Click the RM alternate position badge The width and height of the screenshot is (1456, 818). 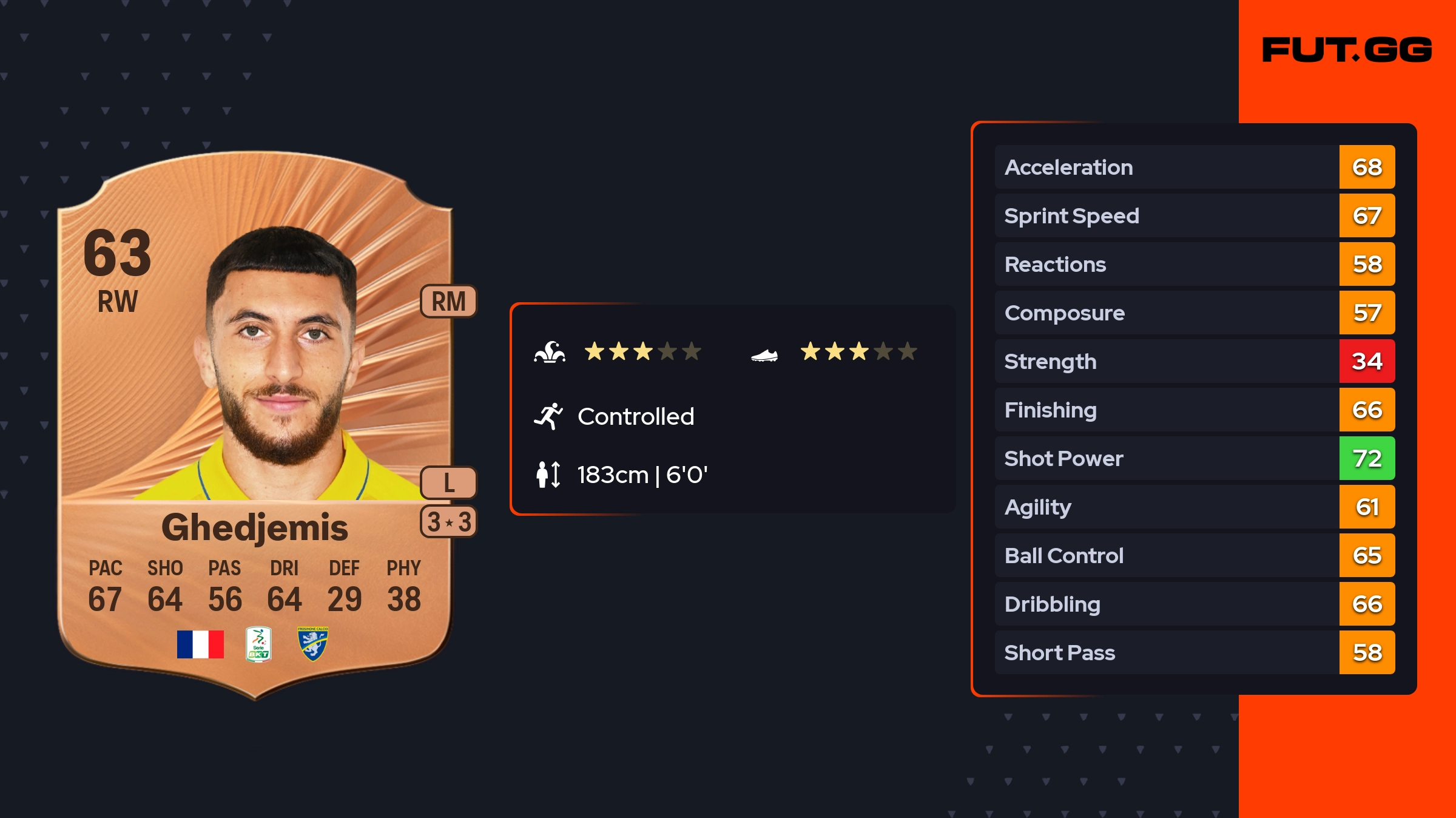[448, 302]
